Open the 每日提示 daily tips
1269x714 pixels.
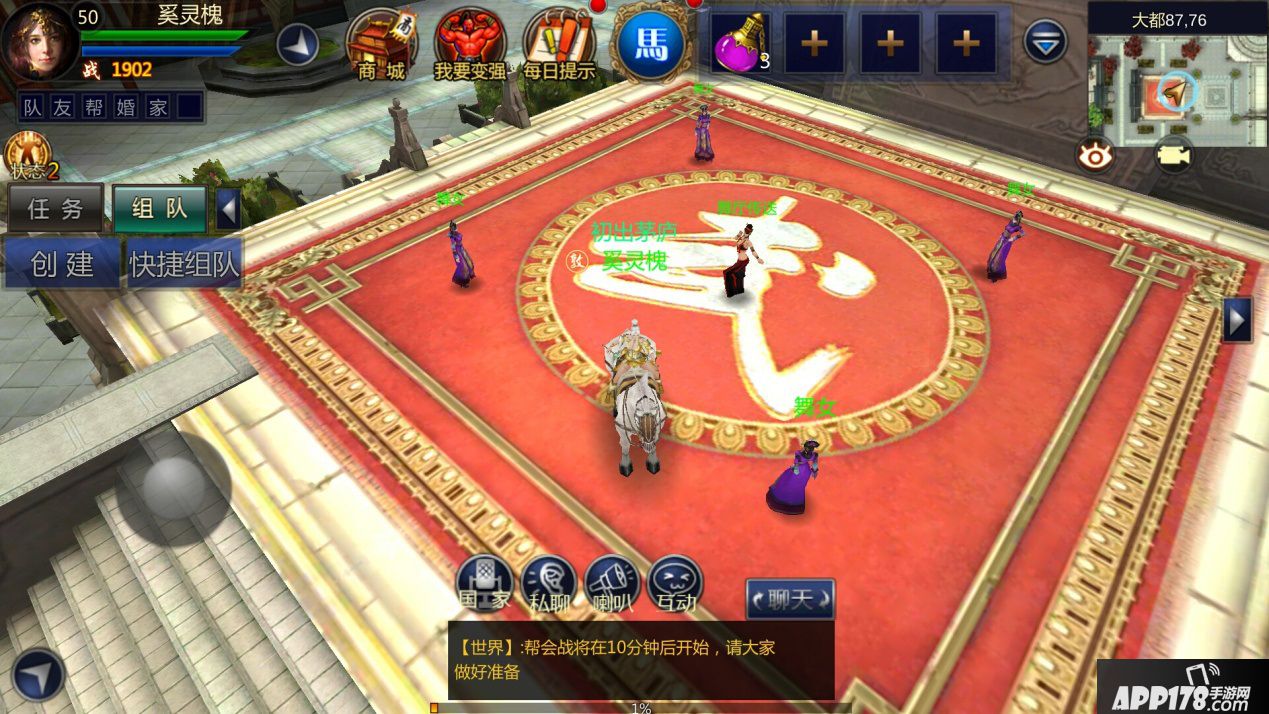(559, 45)
